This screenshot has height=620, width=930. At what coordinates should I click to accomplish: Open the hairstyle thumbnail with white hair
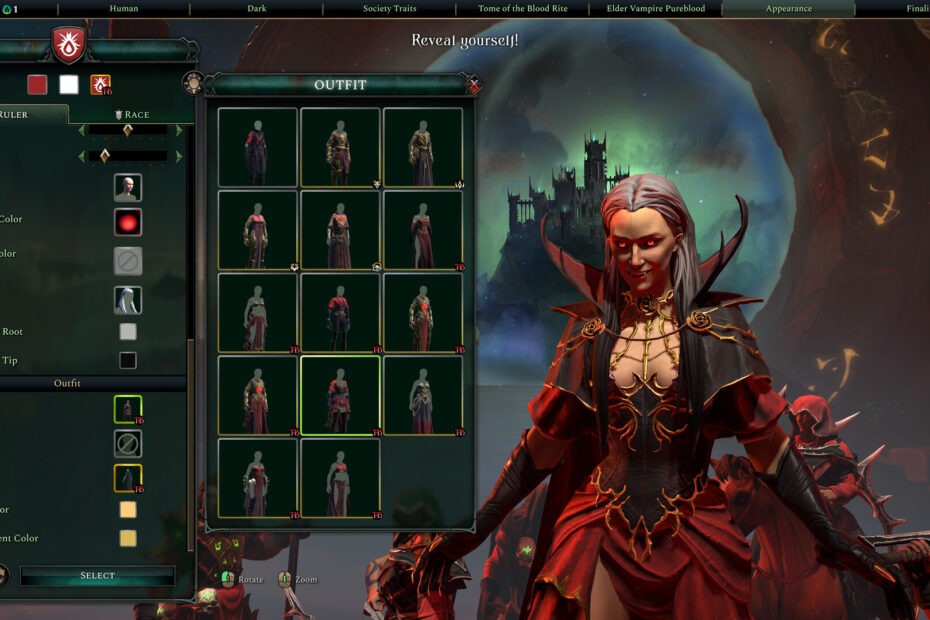coord(128,300)
